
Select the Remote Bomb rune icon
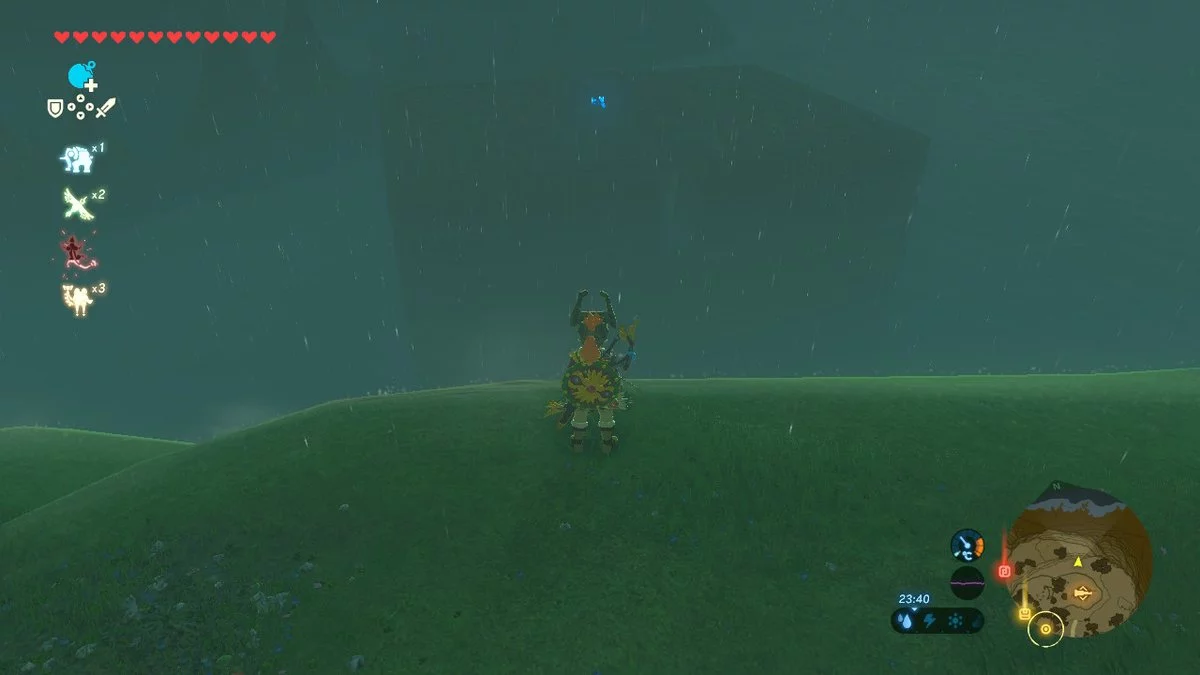[81, 75]
